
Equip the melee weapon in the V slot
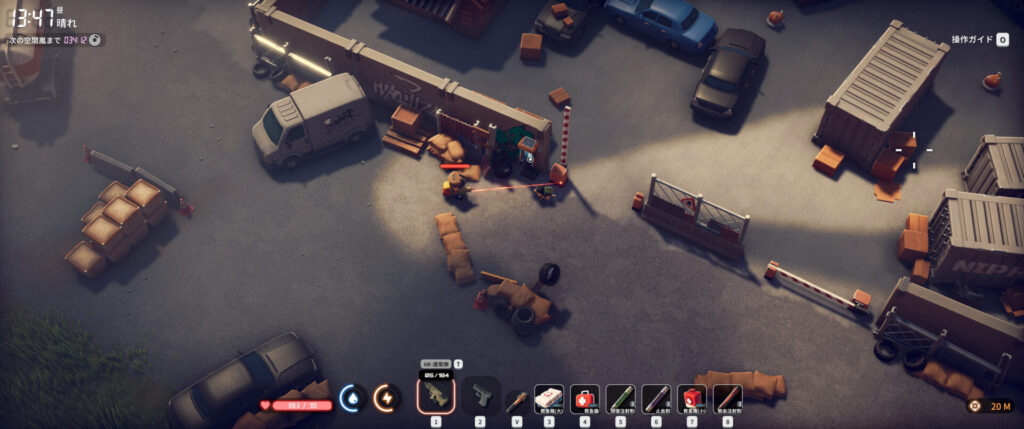pos(516,400)
